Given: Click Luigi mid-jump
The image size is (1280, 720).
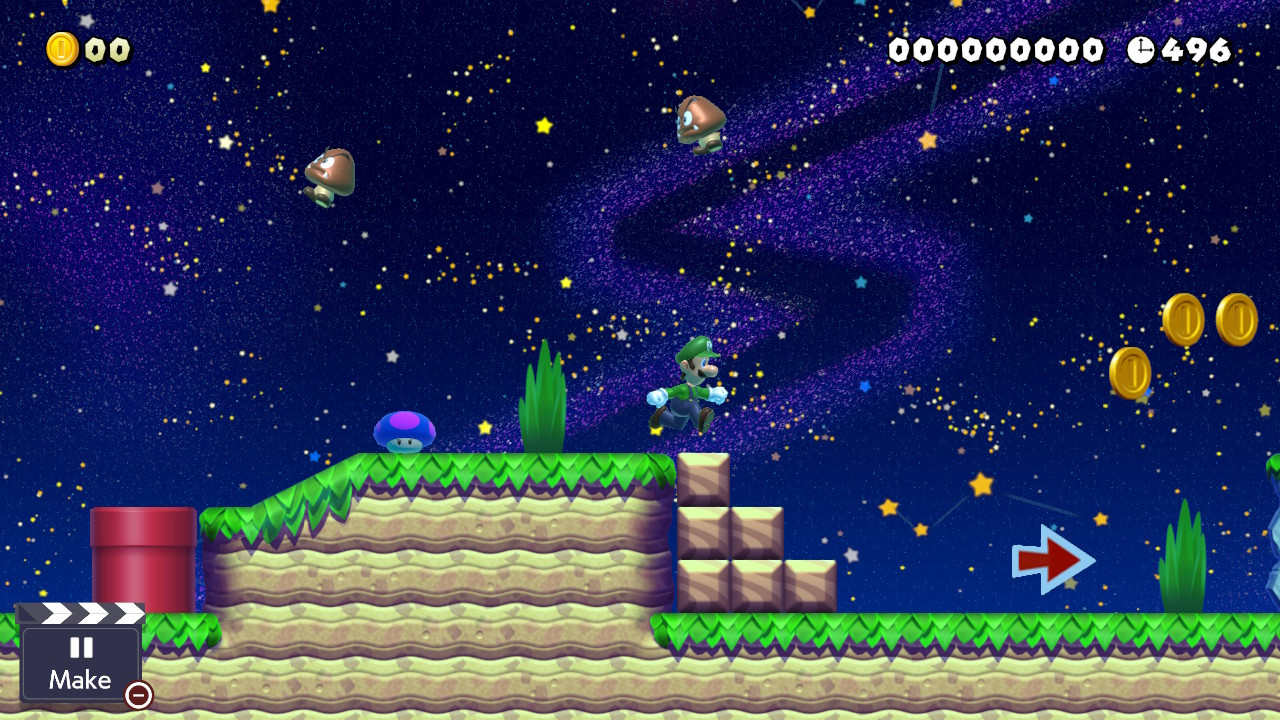Looking at the screenshot, I should point(690,393).
